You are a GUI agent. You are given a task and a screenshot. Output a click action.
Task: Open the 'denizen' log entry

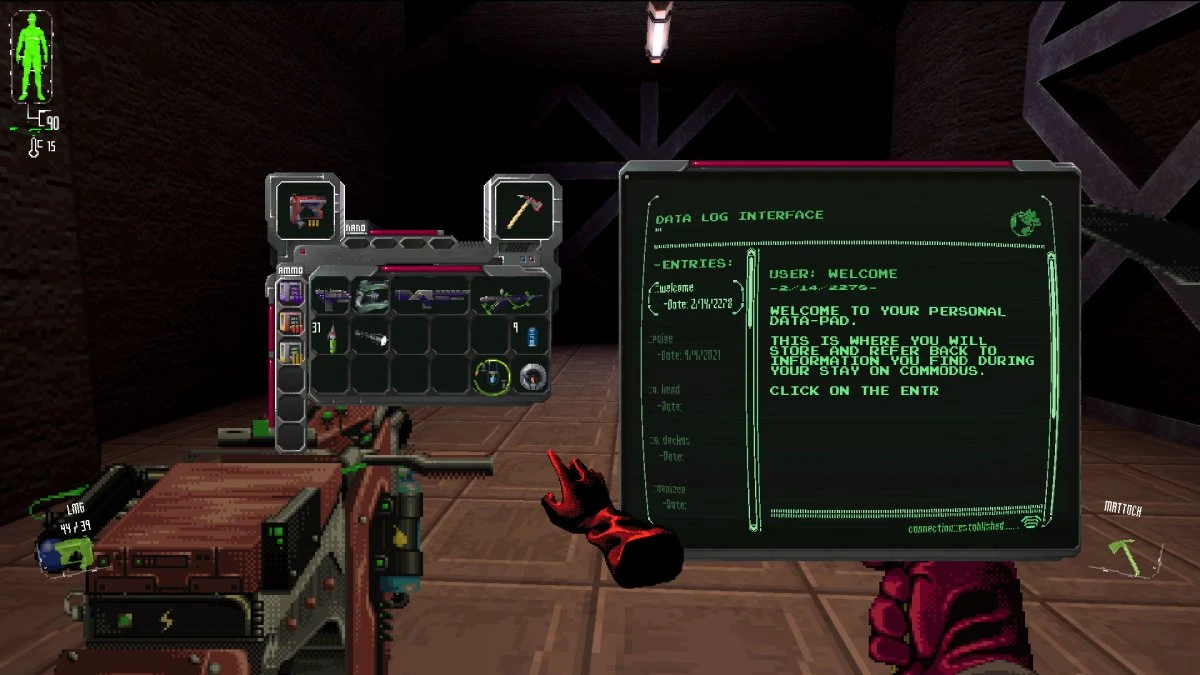click(x=671, y=489)
